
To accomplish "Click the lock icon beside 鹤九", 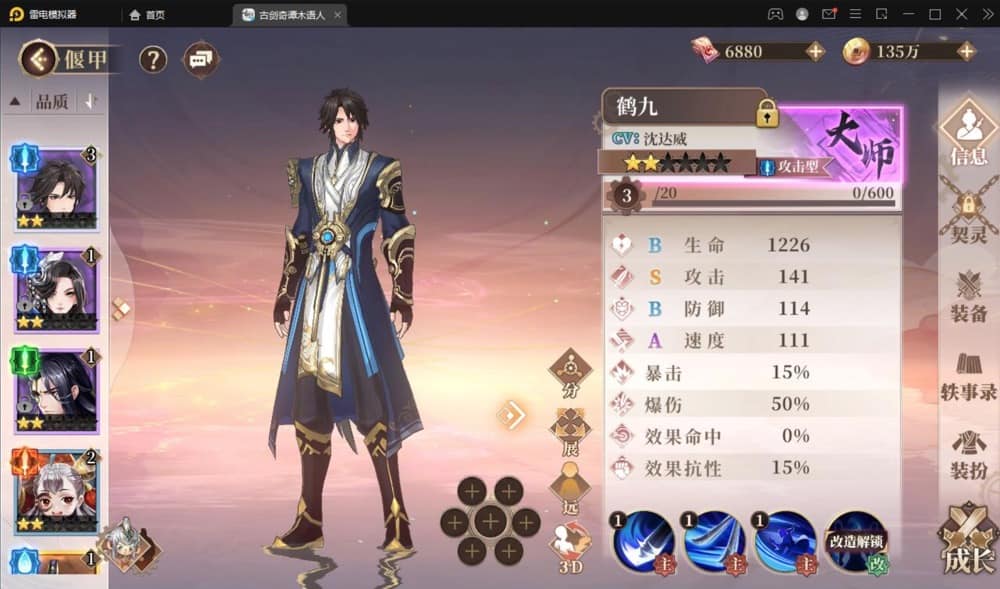I will [767, 113].
